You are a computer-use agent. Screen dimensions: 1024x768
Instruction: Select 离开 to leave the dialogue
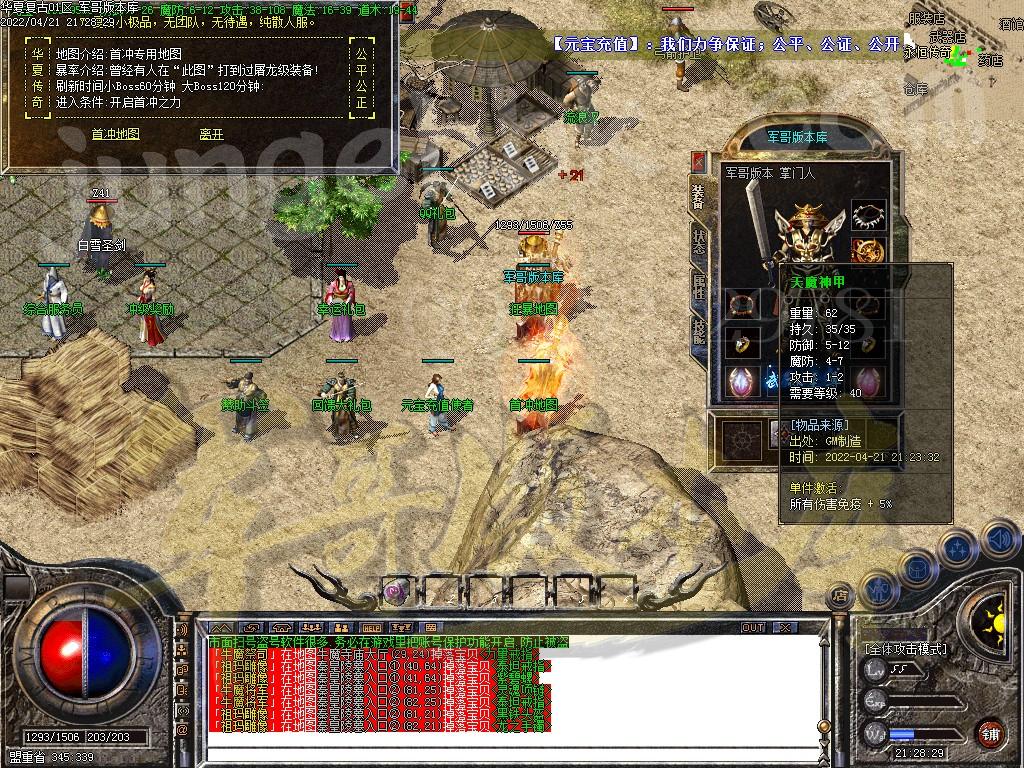211,134
